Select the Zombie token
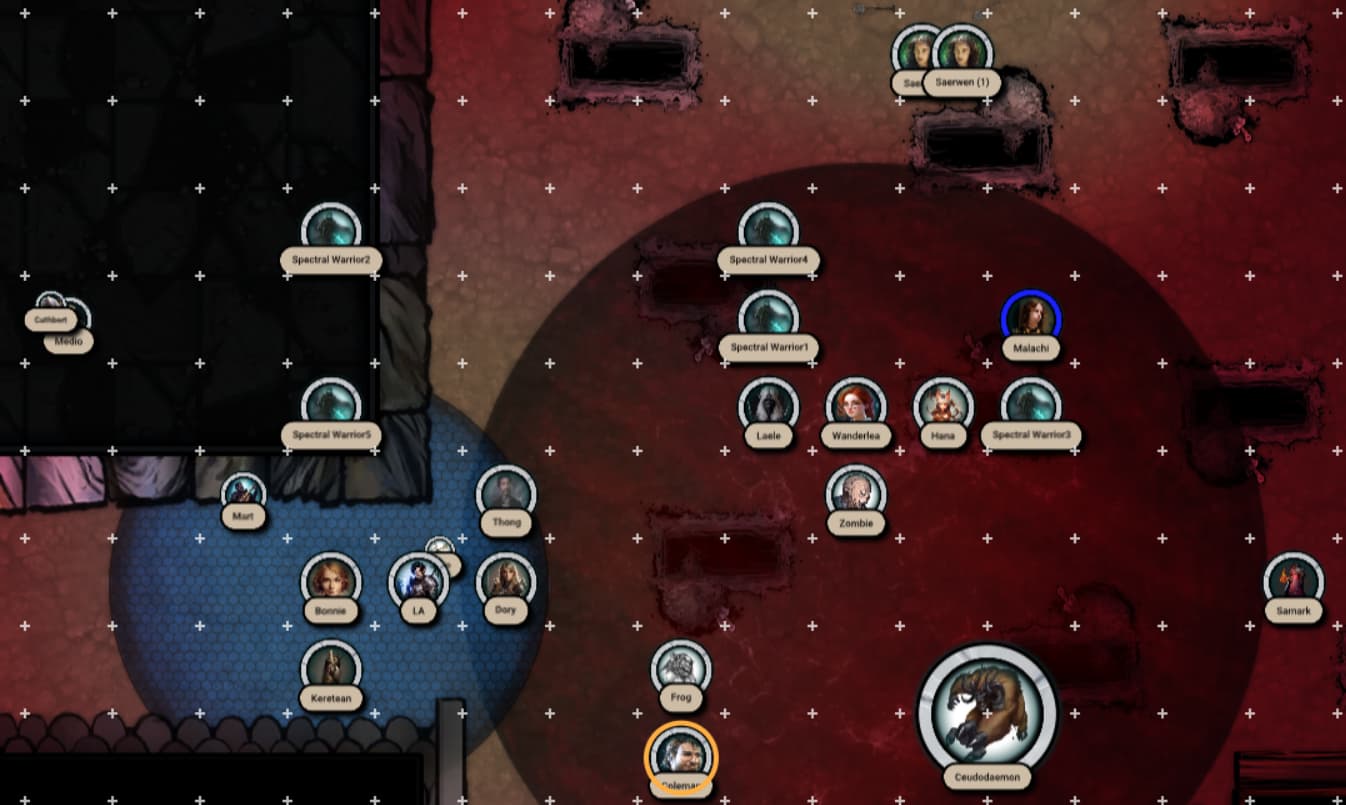 856,492
